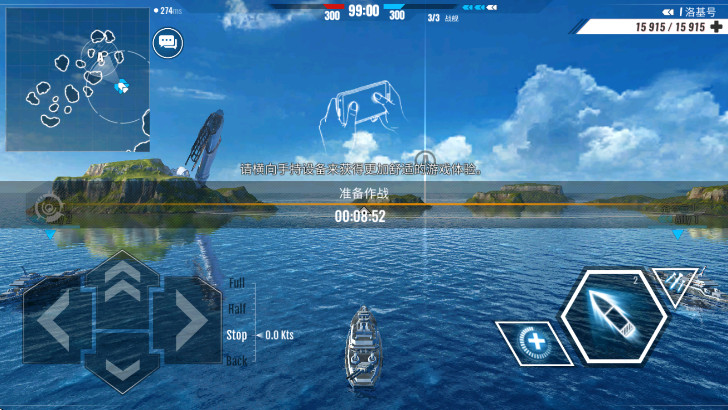Viewport: 728px width, 410px height.
Task: Select the Stop throttle setting
Action: coord(237,335)
